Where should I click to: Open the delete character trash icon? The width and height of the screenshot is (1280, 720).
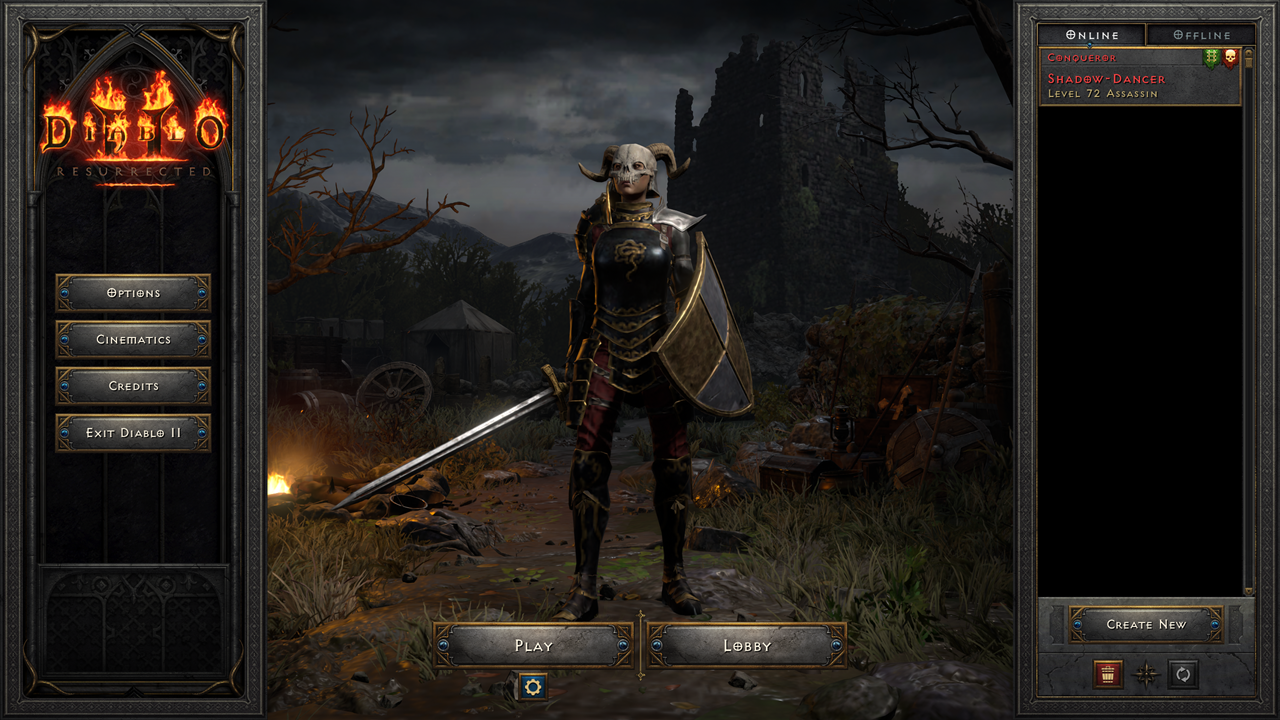[x=1108, y=673]
